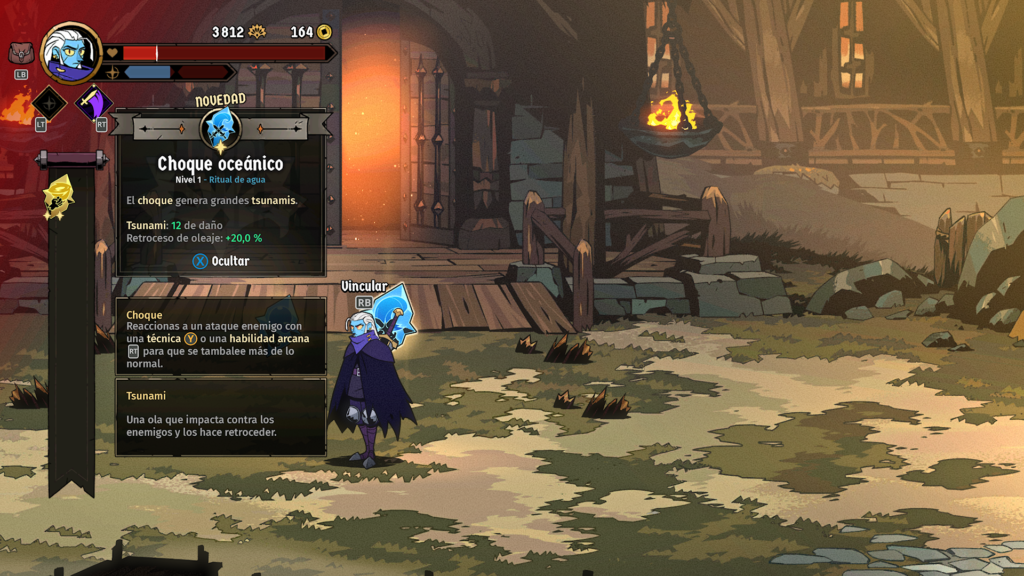Select the empty crossed-arrows ability slot
This screenshot has width=1024, height=576.
coord(49,103)
